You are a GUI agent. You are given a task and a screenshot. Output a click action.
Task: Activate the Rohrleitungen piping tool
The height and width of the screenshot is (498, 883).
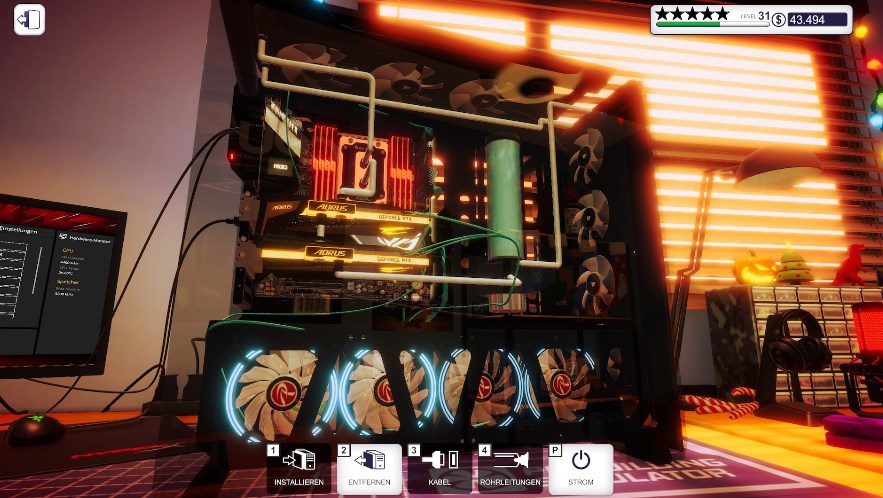point(510,469)
